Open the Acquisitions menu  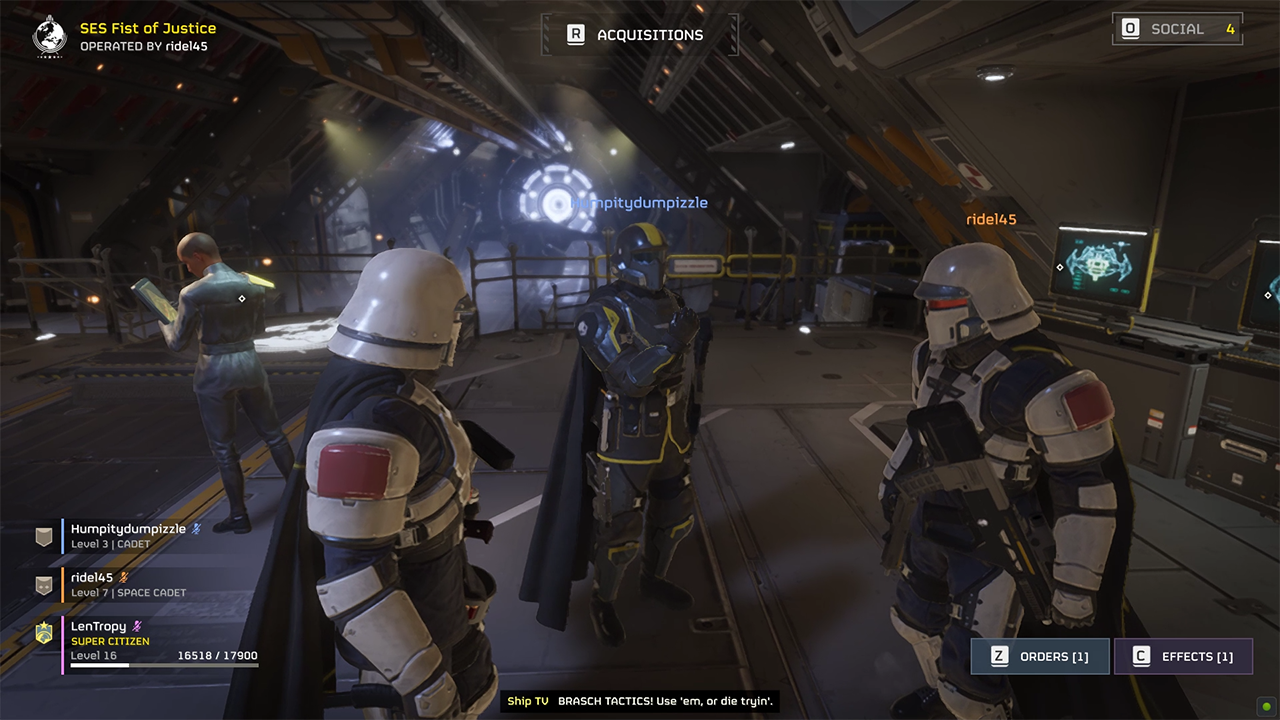[638, 35]
